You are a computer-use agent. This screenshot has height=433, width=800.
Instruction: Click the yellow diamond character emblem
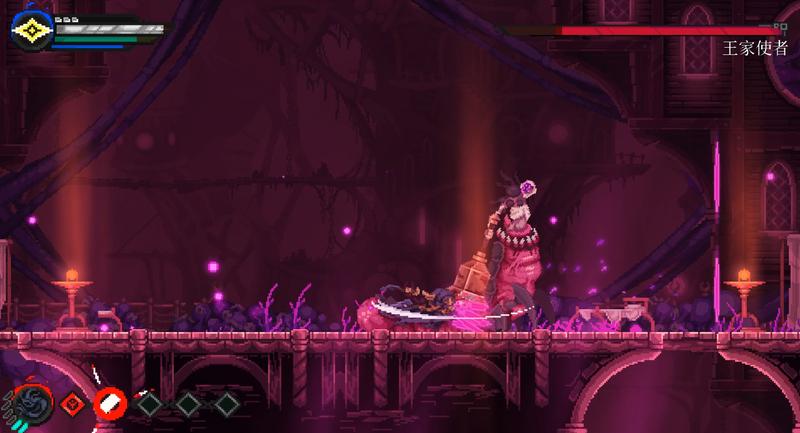click(32, 32)
